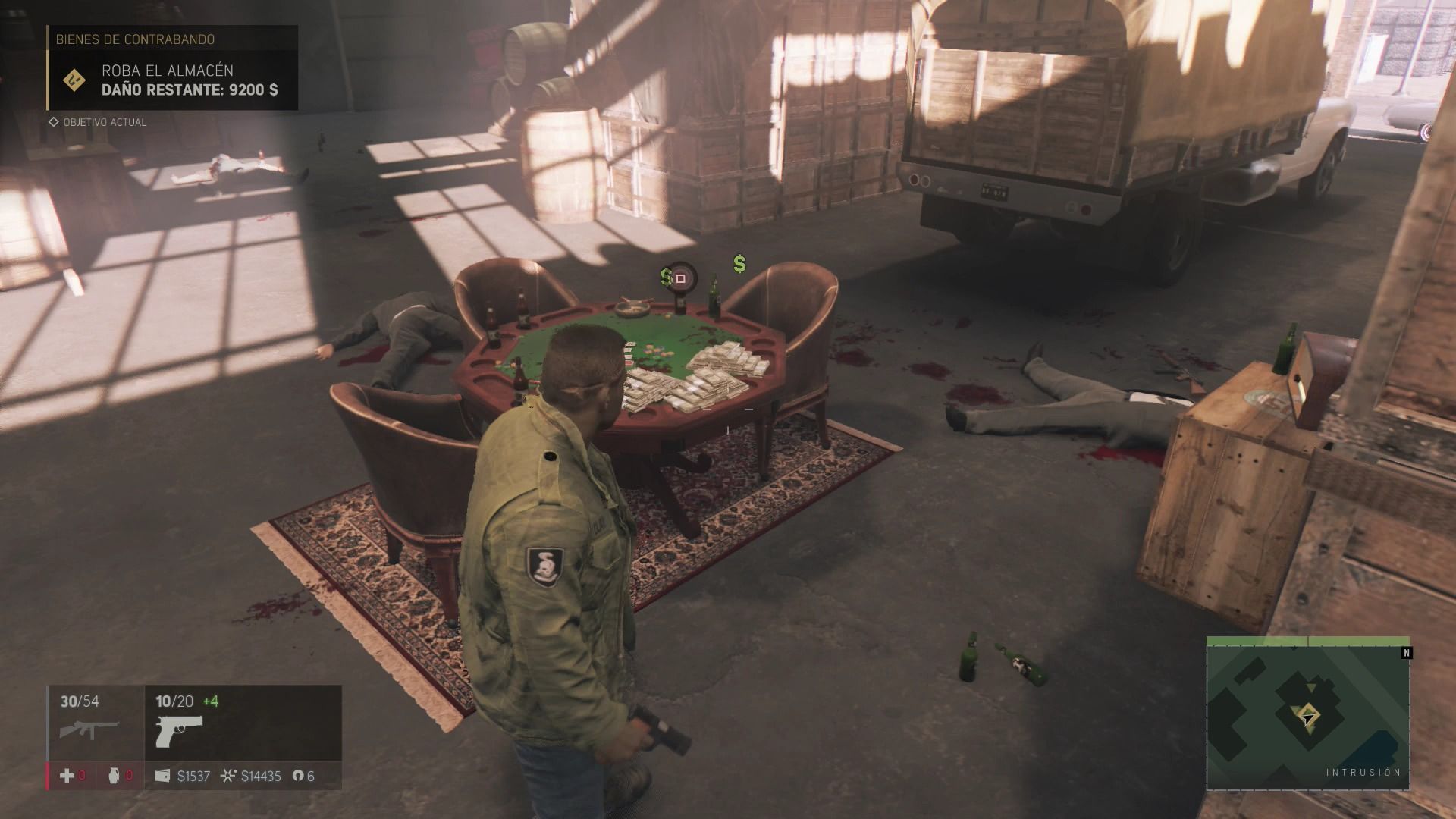Viewport: 1456px width, 819px height.
Task: Click the medkit cross icon
Action: [67, 776]
